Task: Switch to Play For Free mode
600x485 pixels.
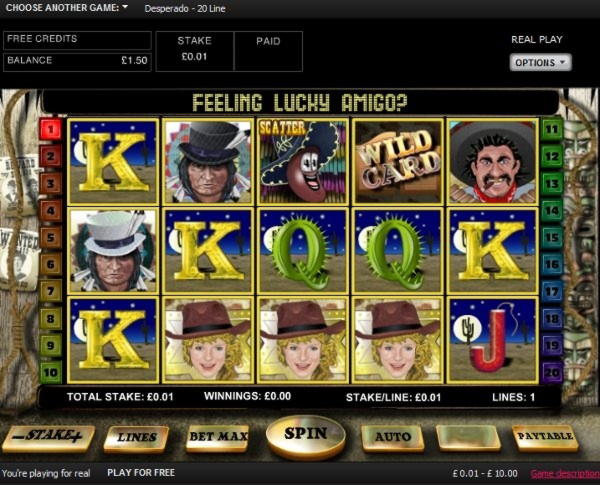Action: [141, 473]
